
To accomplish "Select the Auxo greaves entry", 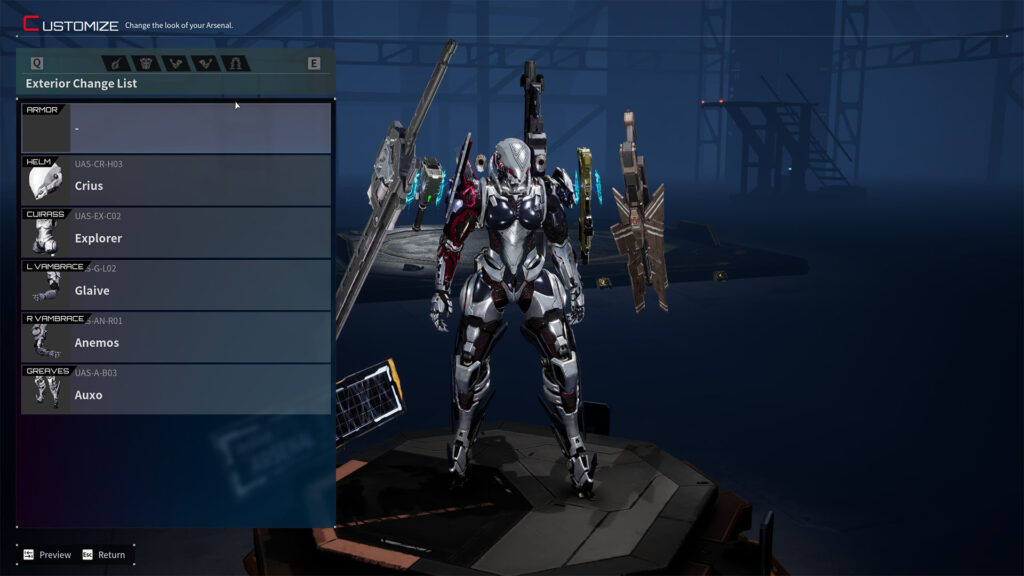I will (x=176, y=390).
